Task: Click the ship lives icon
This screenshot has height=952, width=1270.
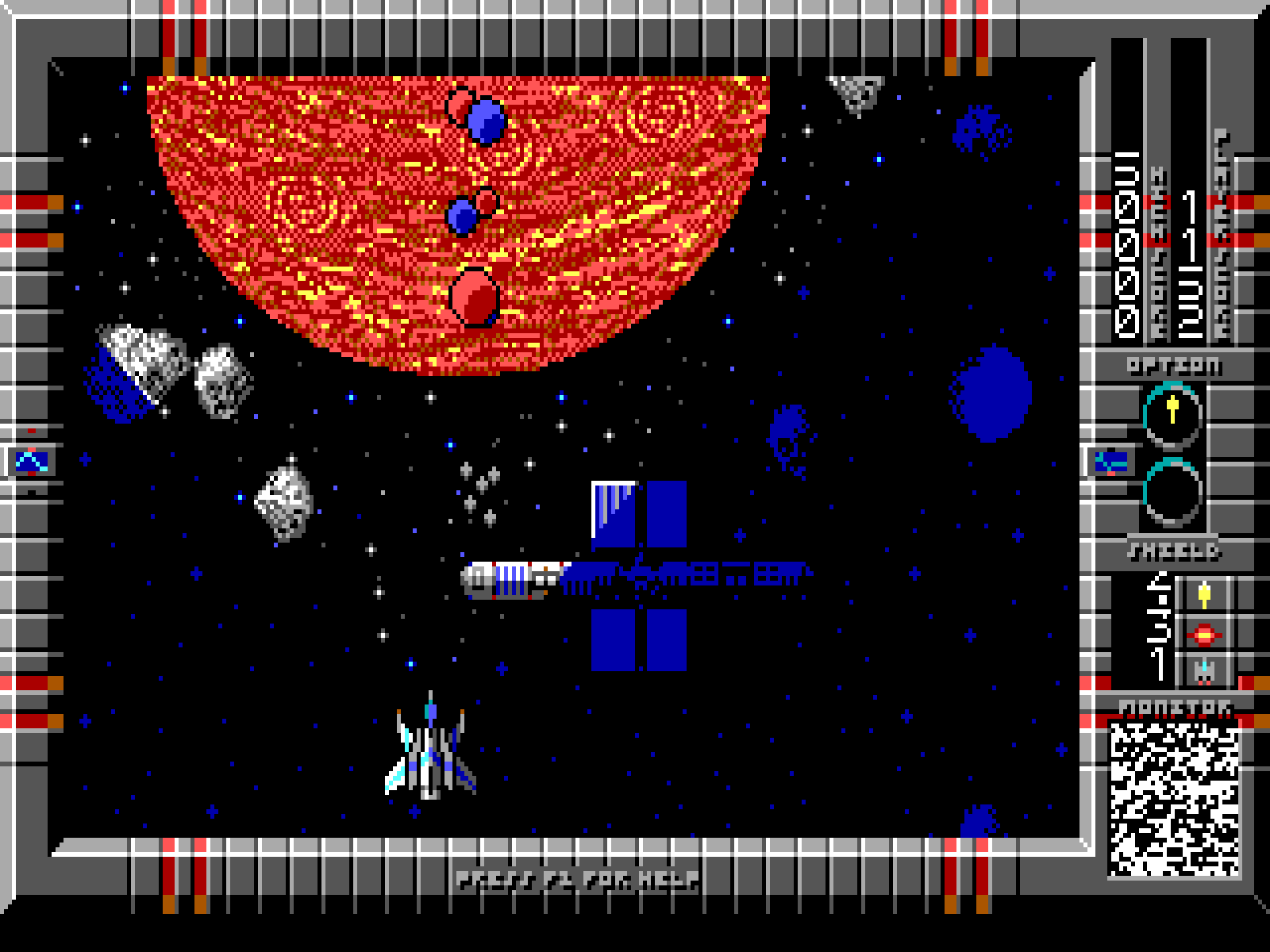Action: tap(1204, 671)
